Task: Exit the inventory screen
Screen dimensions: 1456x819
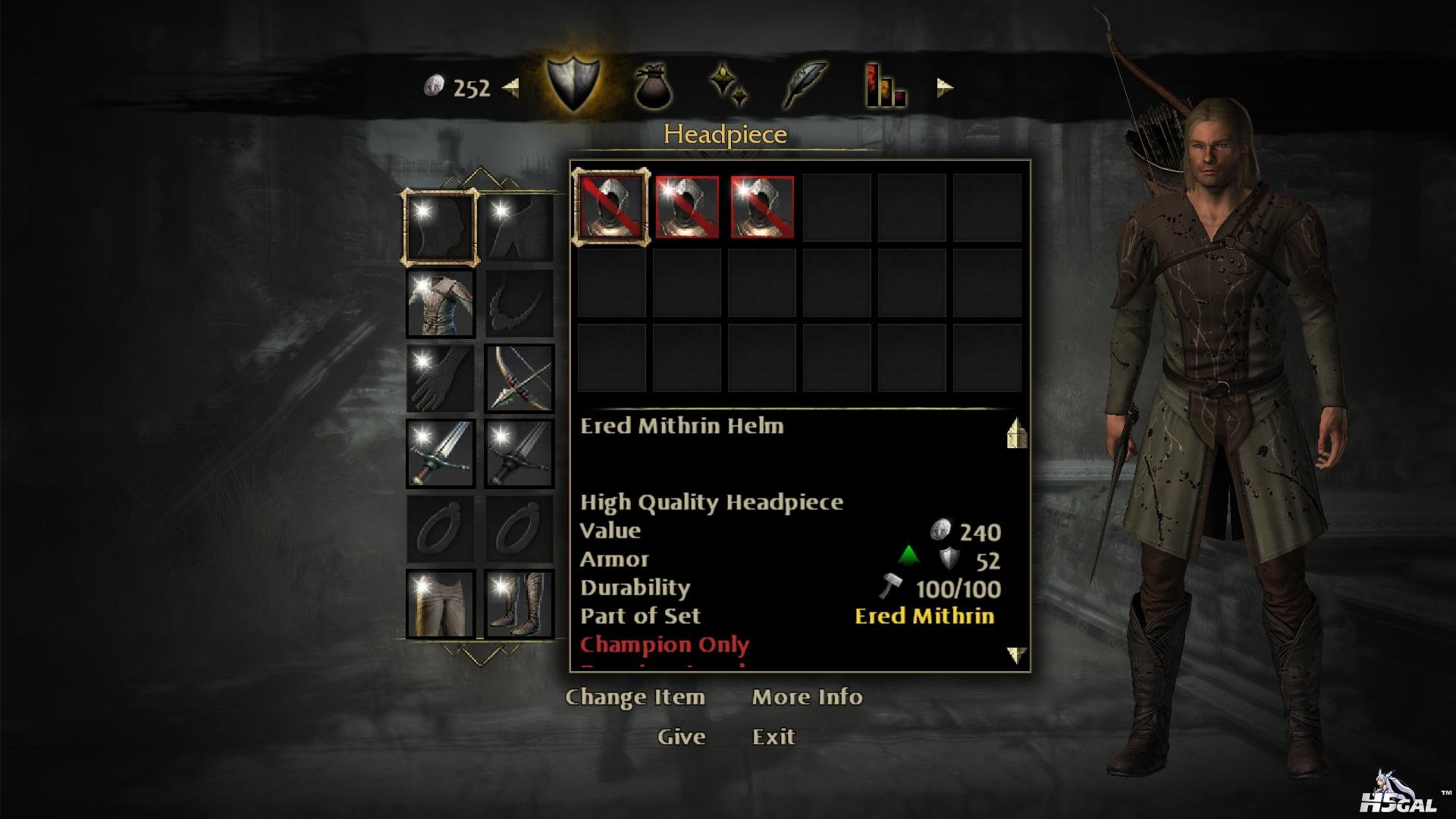Action: pos(773,736)
